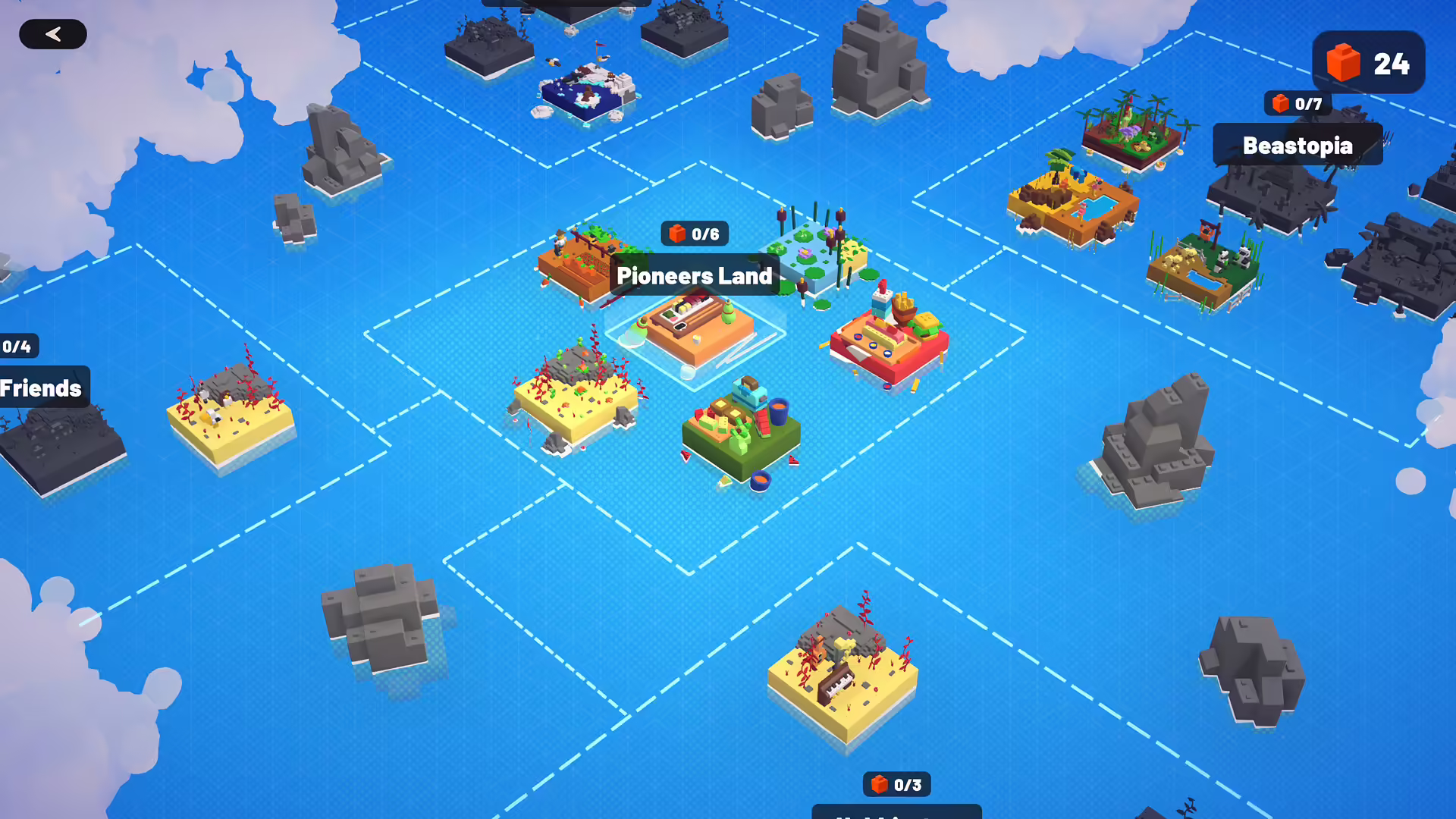This screenshot has width=1456, height=819.
Task: Click the 0/6 progress pill above Pioneers Land
Action: 694,234
